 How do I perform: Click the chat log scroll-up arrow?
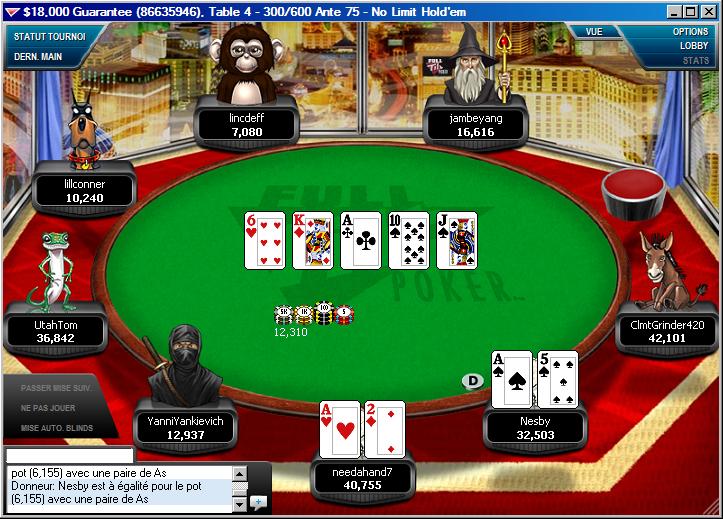coord(239,472)
